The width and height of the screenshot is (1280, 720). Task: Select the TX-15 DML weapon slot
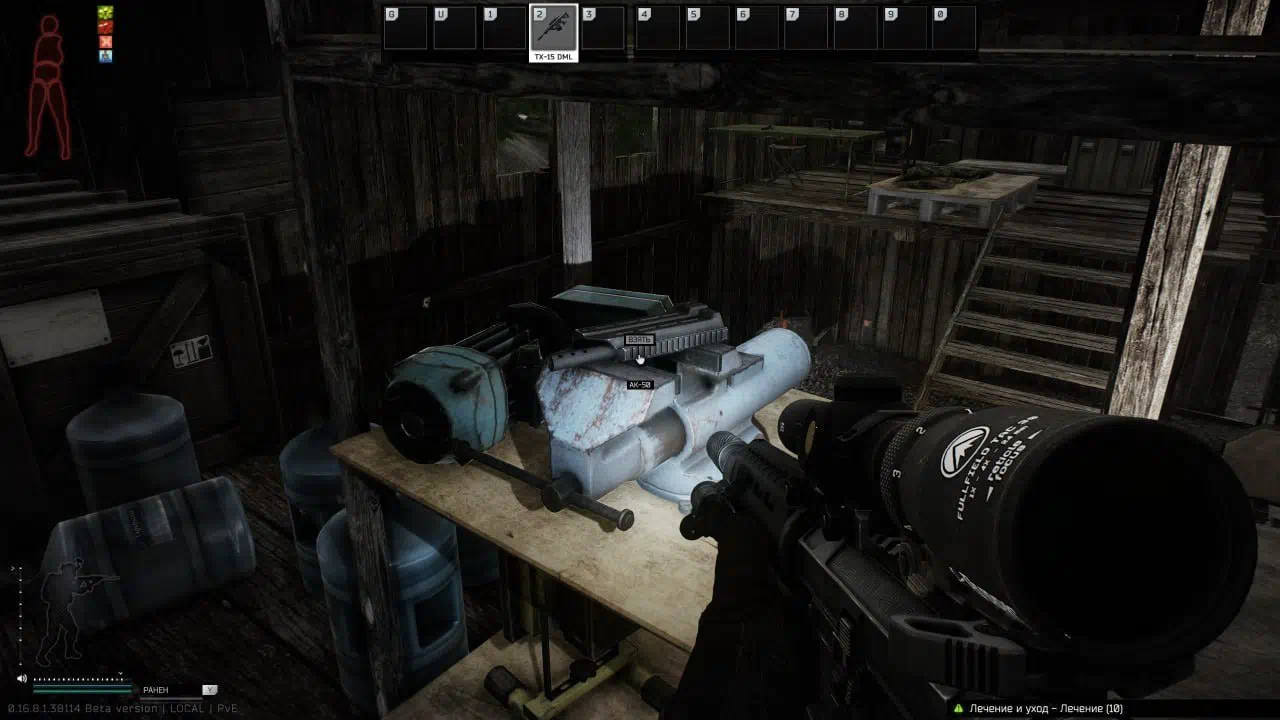553,28
